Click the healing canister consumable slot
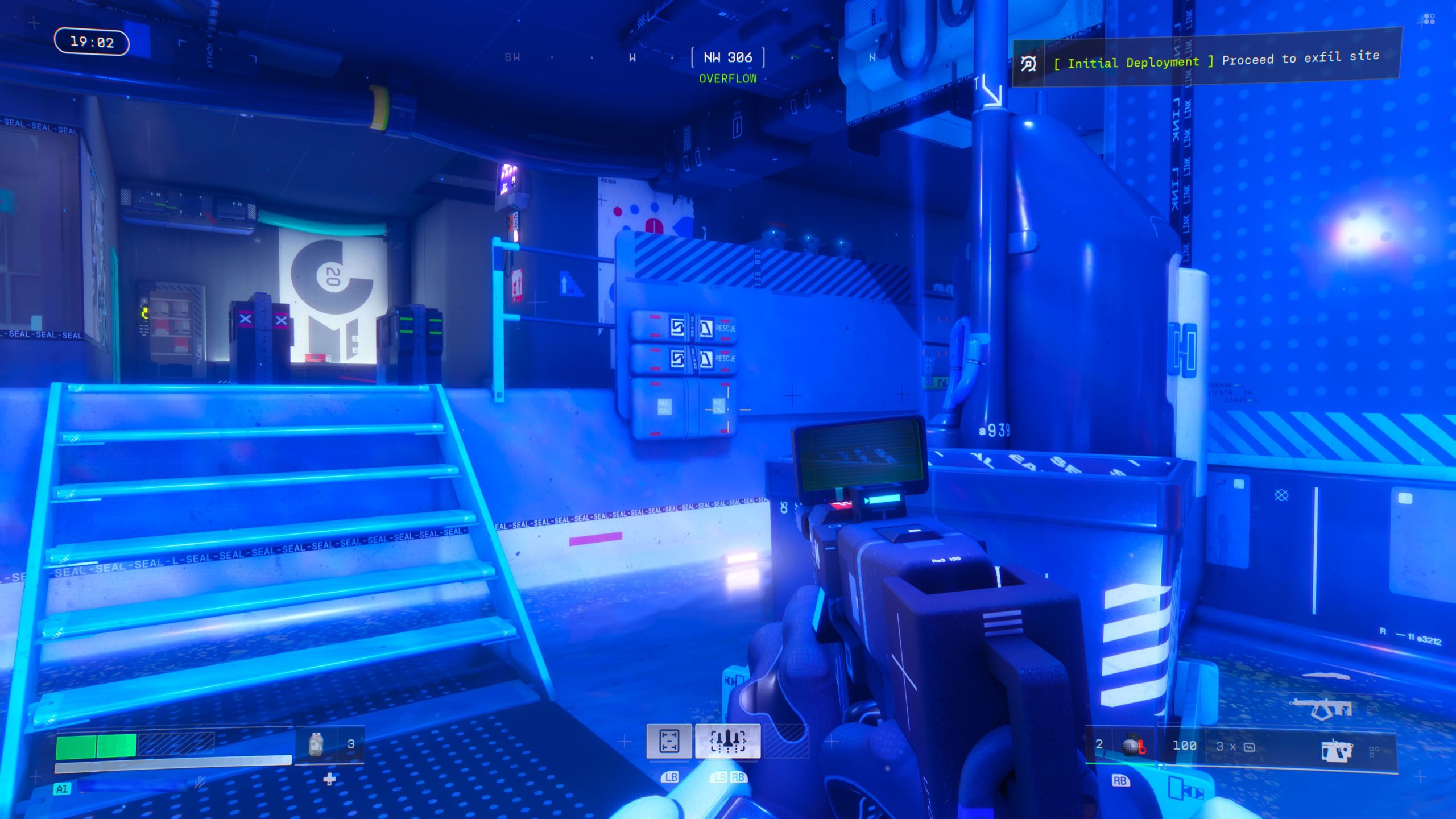This screenshot has width=1456, height=819. pos(316,744)
